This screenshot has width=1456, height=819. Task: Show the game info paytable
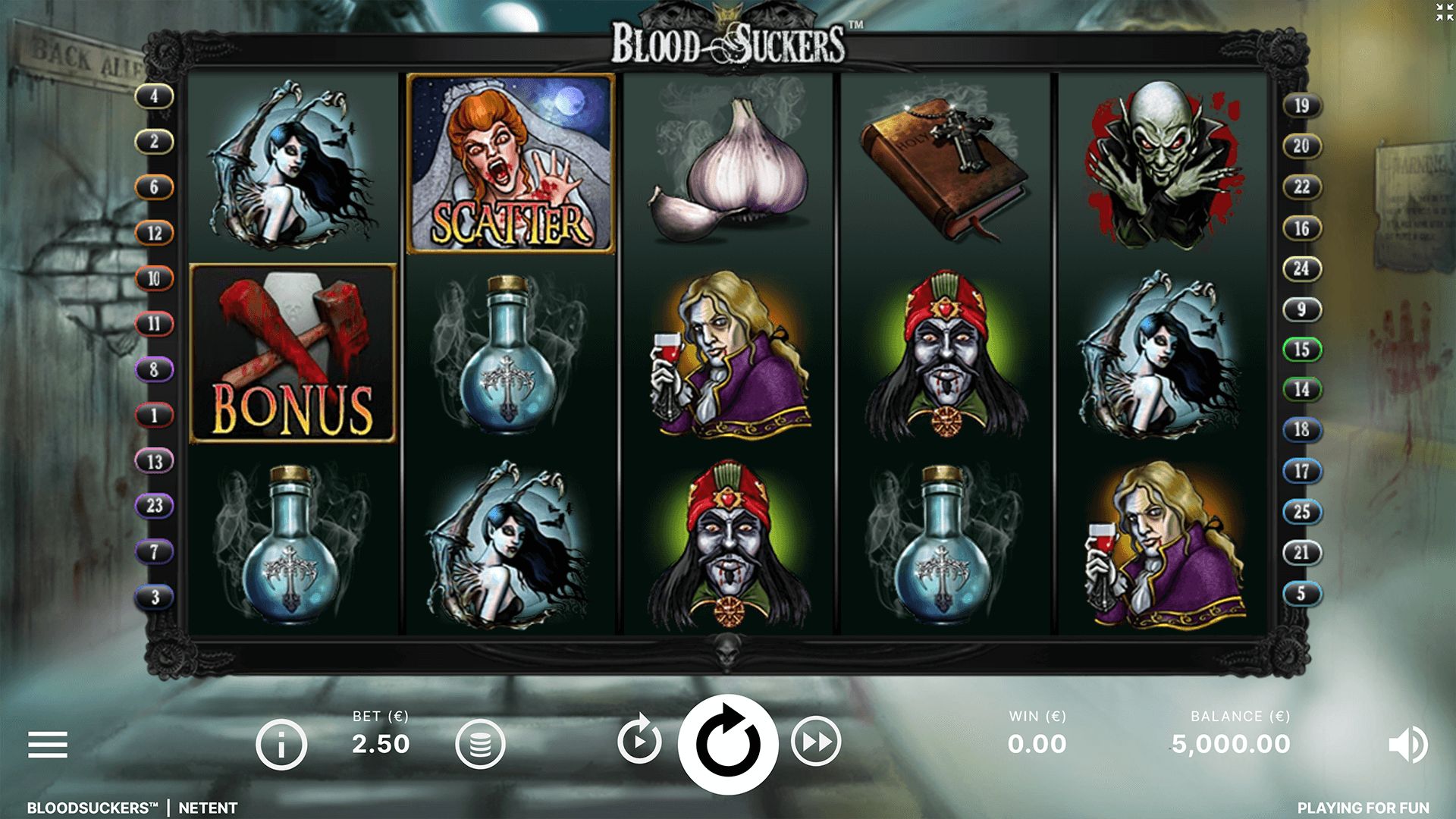[281, 745]
